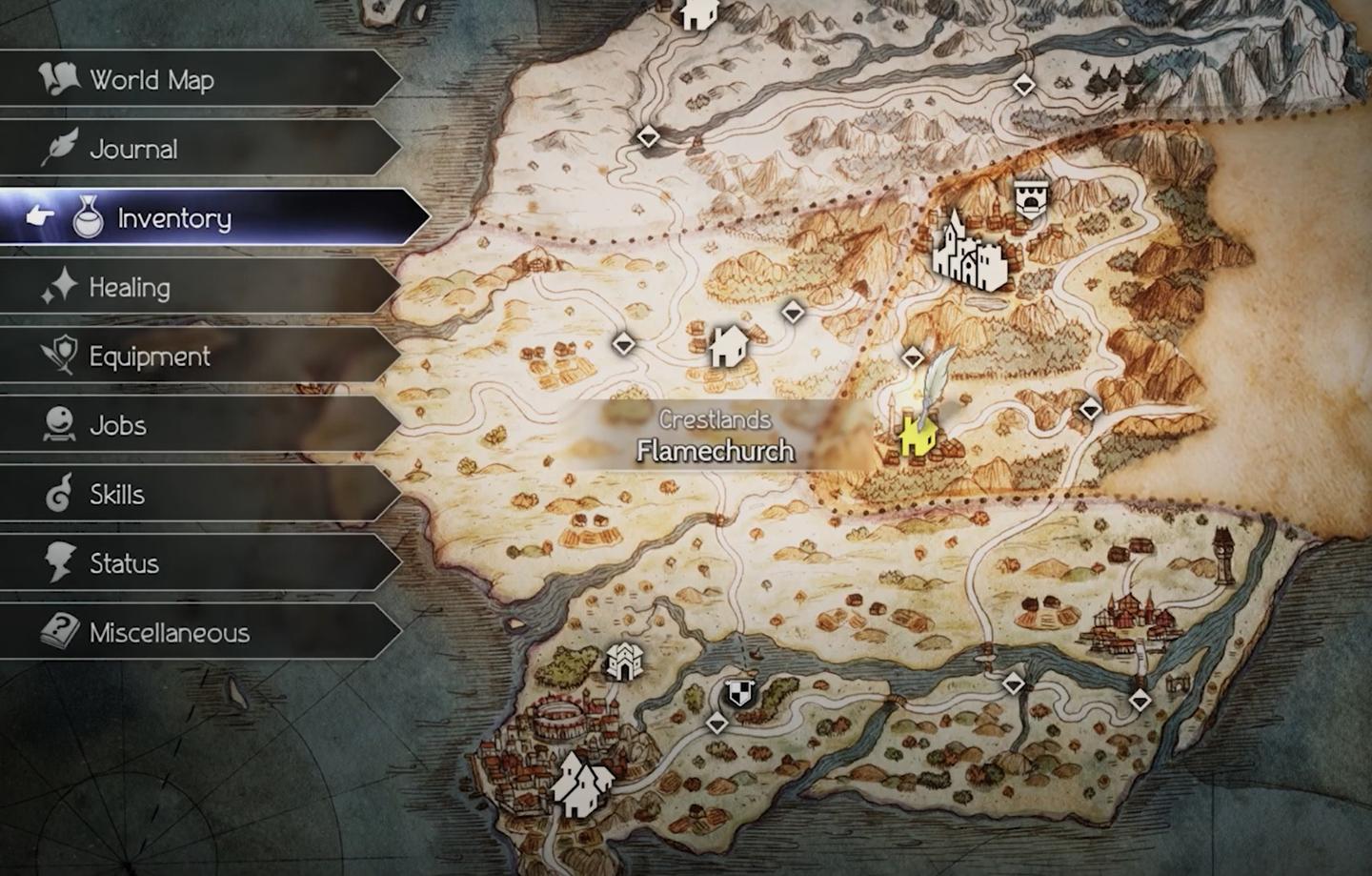
Task: Open the Miscellaneous question-mark book icon
Action: pyautogui.click(x=59, y=632)
